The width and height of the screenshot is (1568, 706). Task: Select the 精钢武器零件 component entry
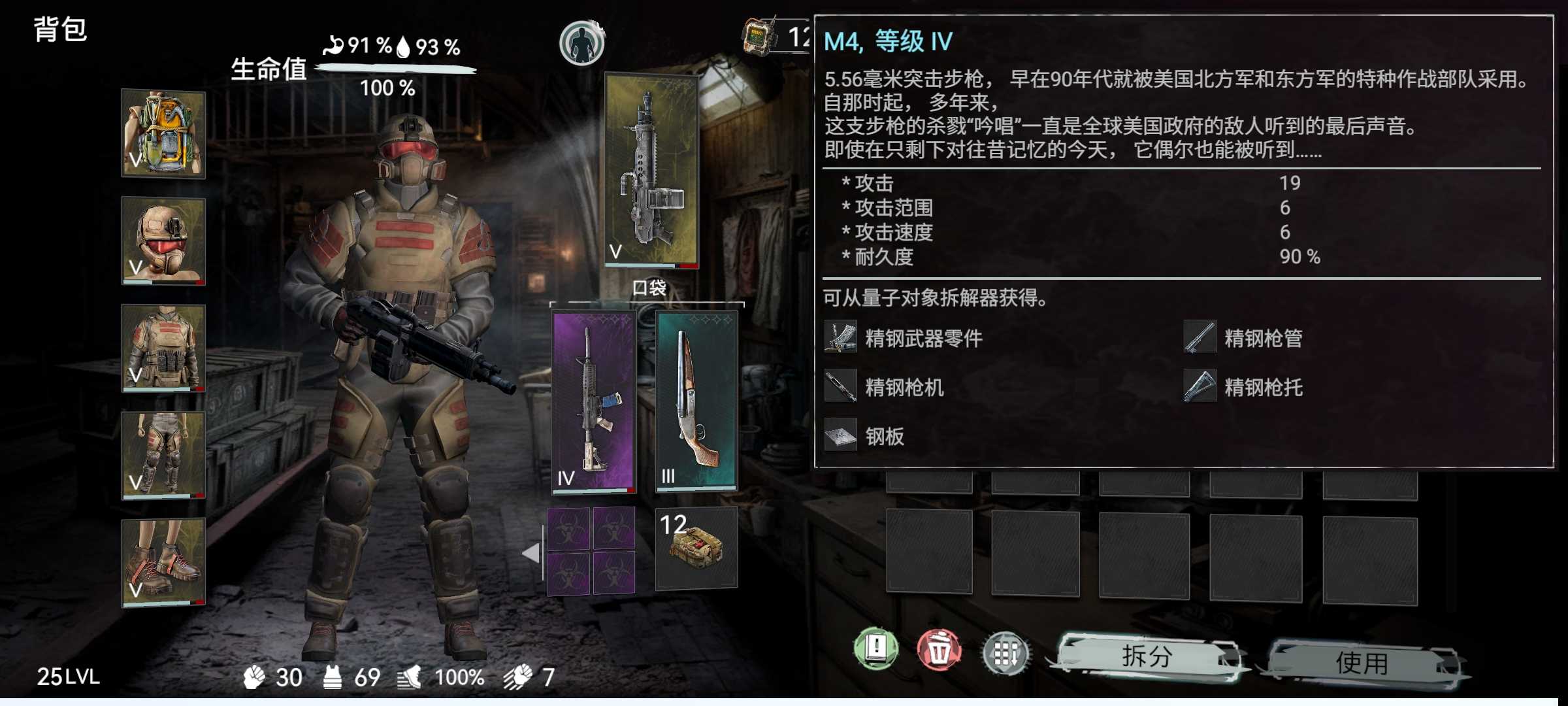click(904, 338)
